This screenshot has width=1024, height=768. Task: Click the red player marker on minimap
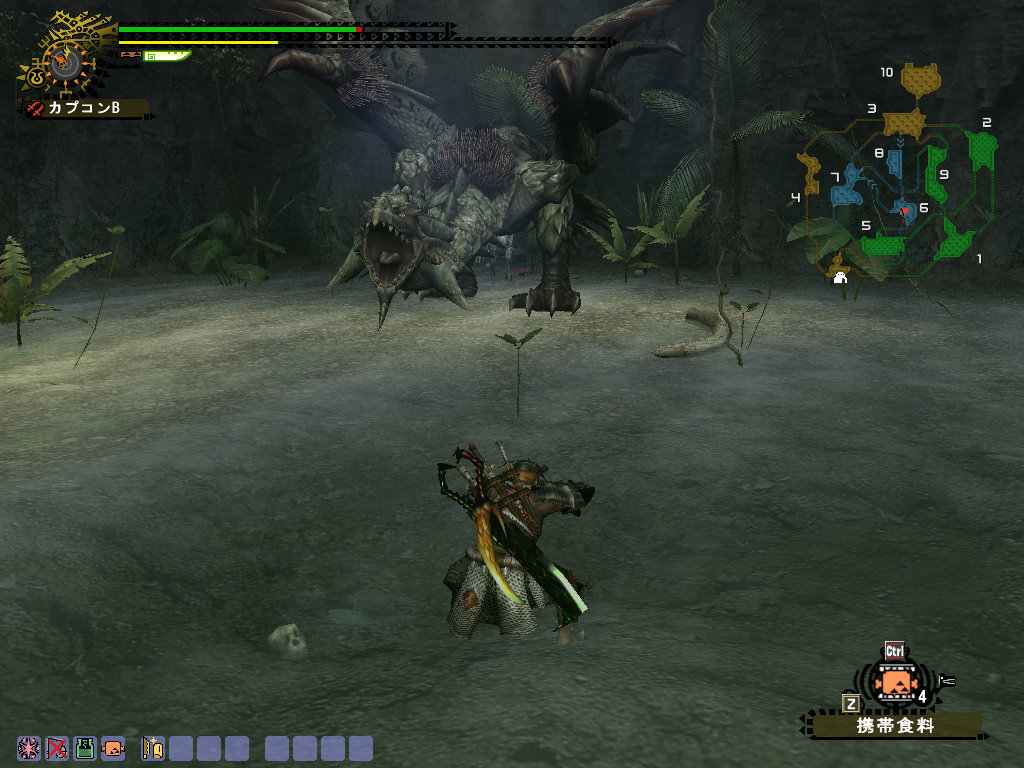[904, 212]
